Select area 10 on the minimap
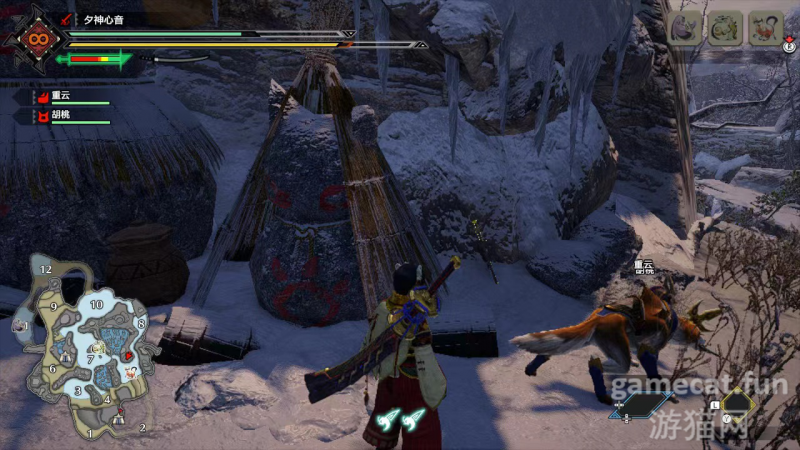Screen dimensions: 800x450 [97, 303]
